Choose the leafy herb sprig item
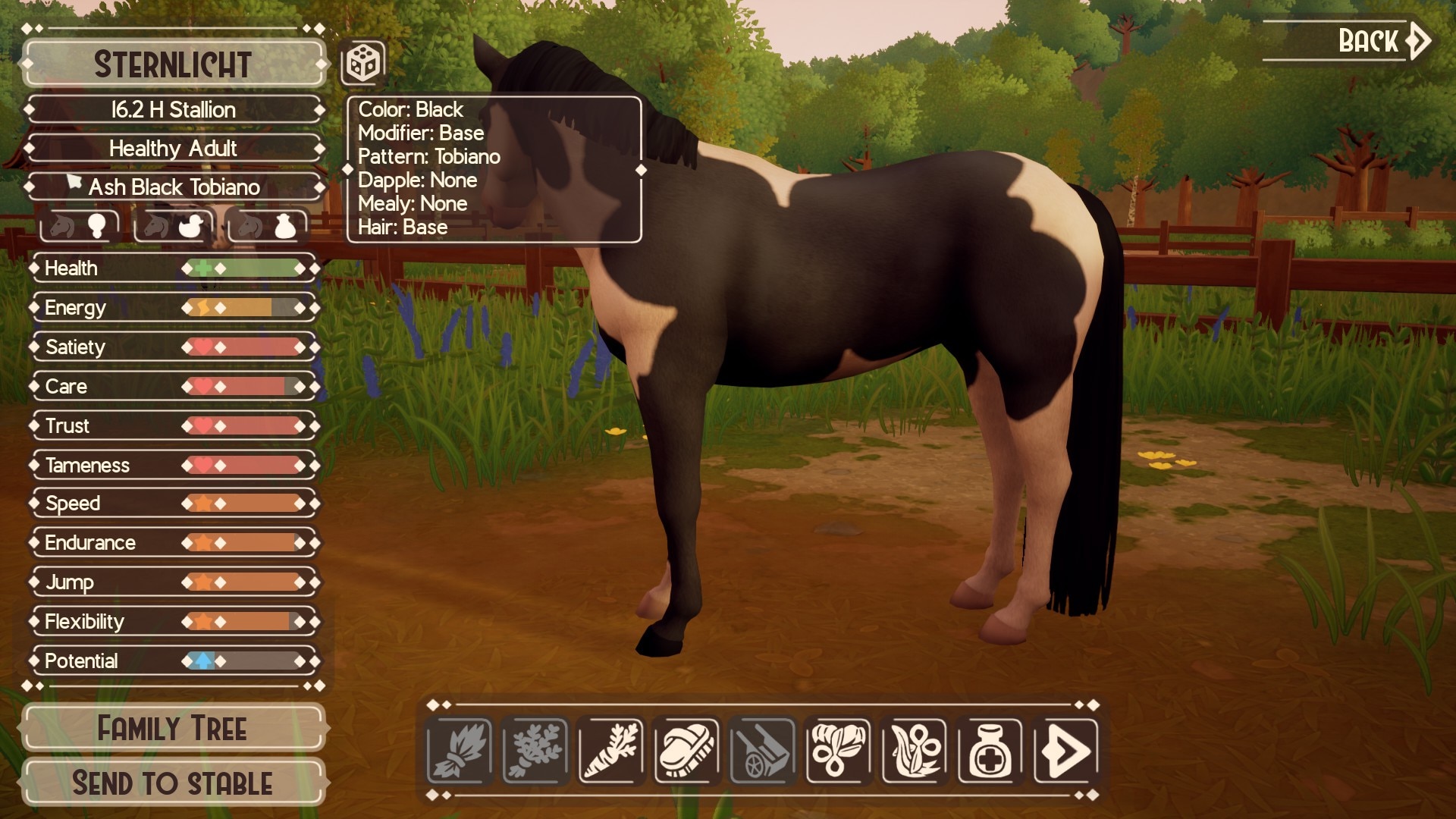Viewport: 1456px width, 819px height. [535, 751]
